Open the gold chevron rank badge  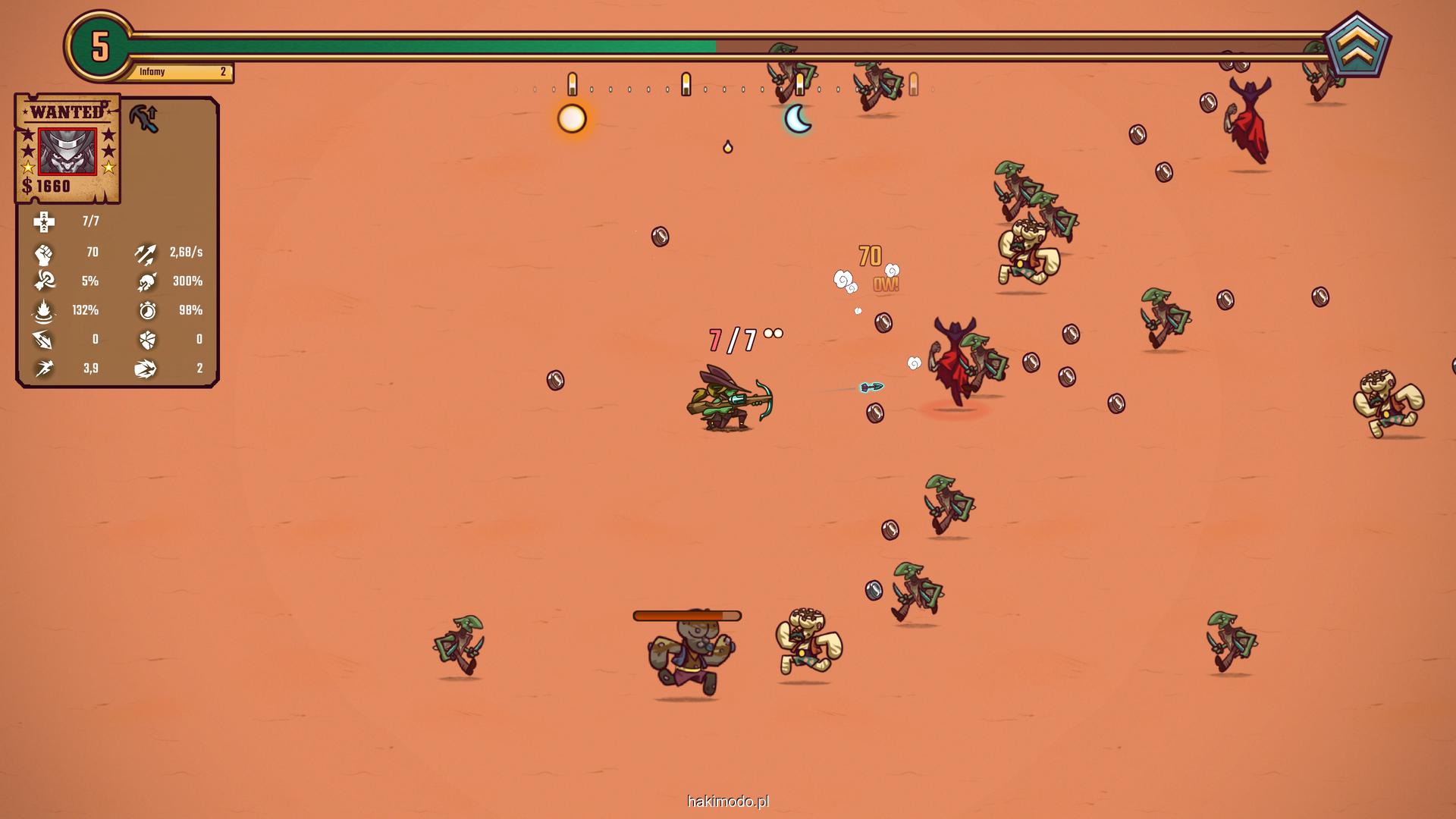[1357, 47]
